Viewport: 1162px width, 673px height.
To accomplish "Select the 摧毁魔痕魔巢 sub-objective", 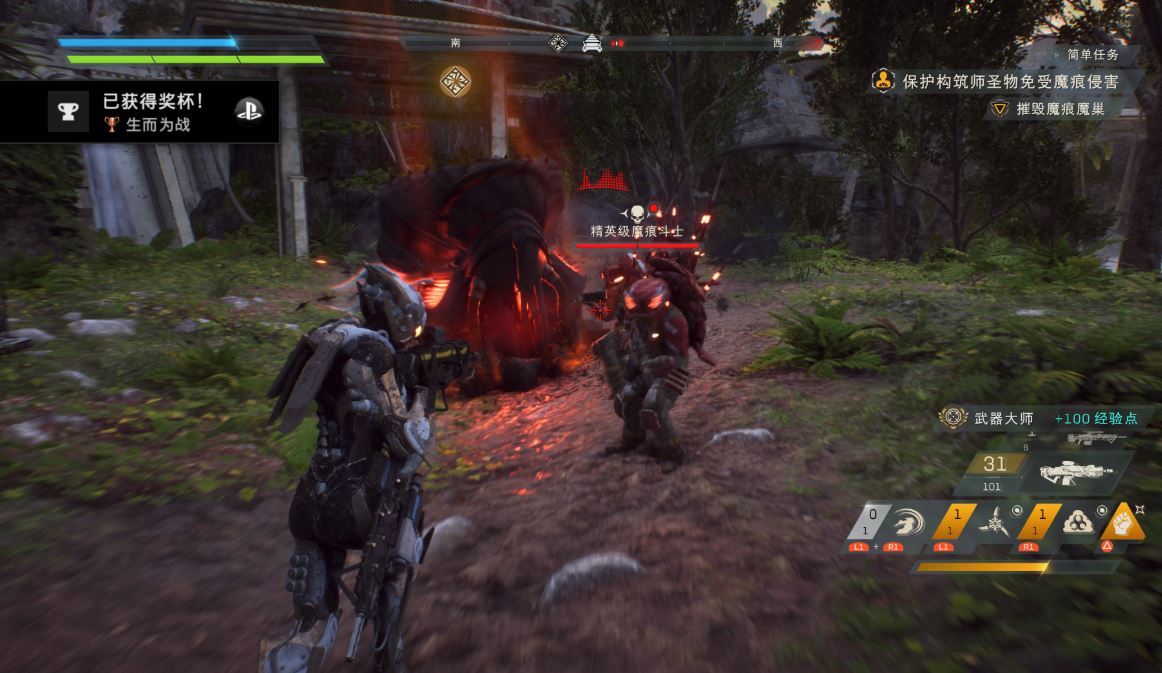I will tap(1060, 109).
